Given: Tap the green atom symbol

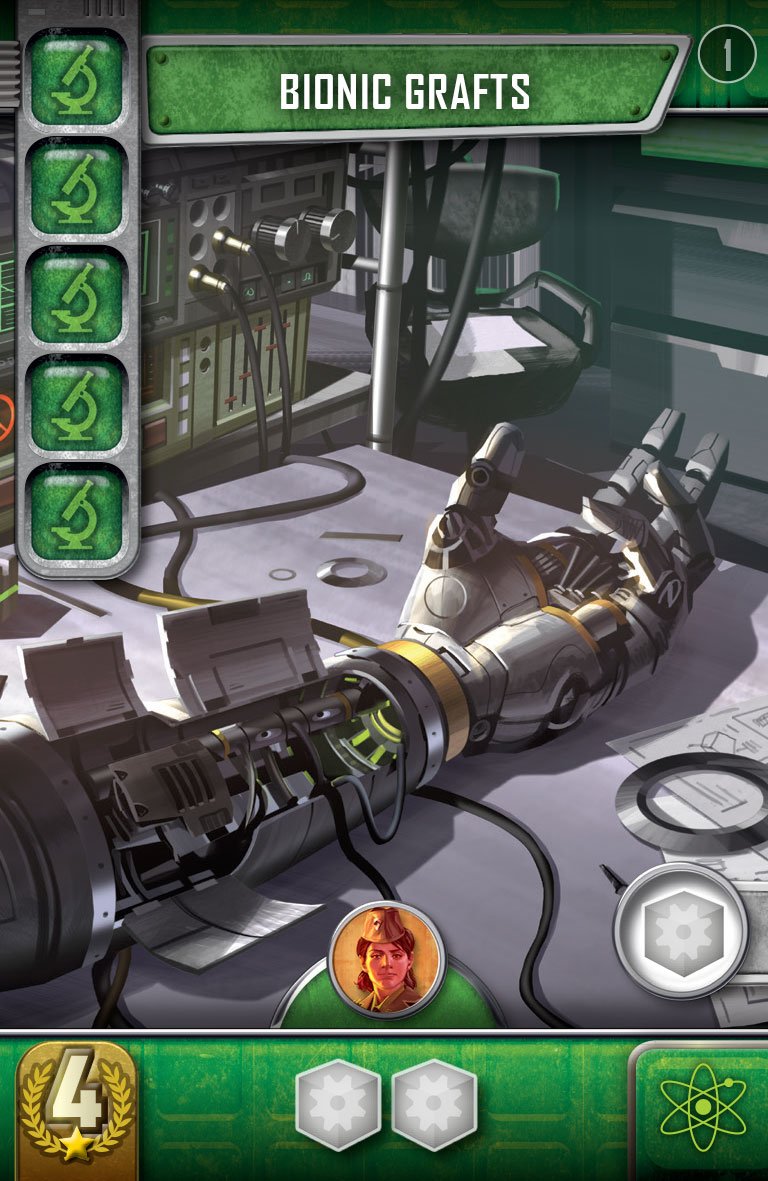Looking at the screenshot, I should click(703, 1108).
